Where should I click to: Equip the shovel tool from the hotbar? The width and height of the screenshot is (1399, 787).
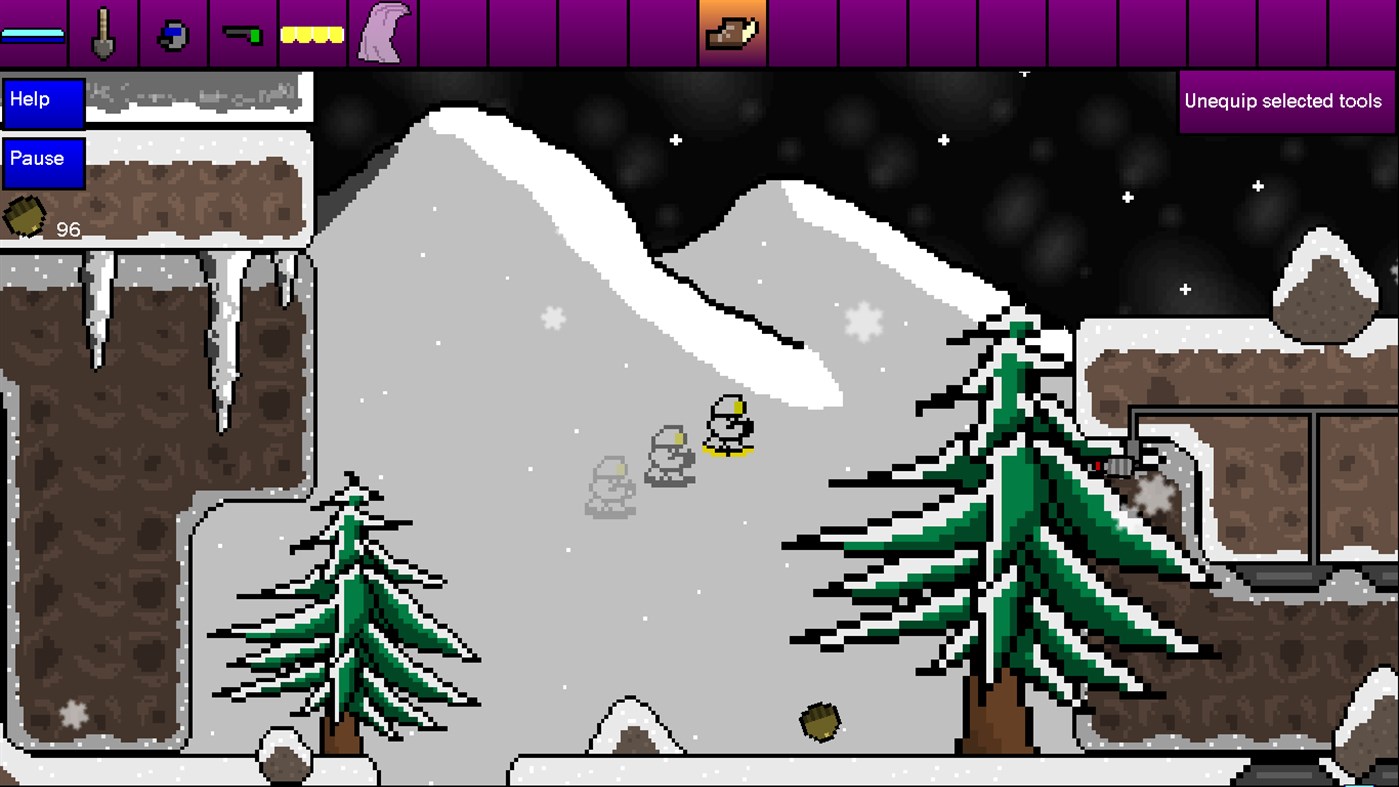pos(103,33)
